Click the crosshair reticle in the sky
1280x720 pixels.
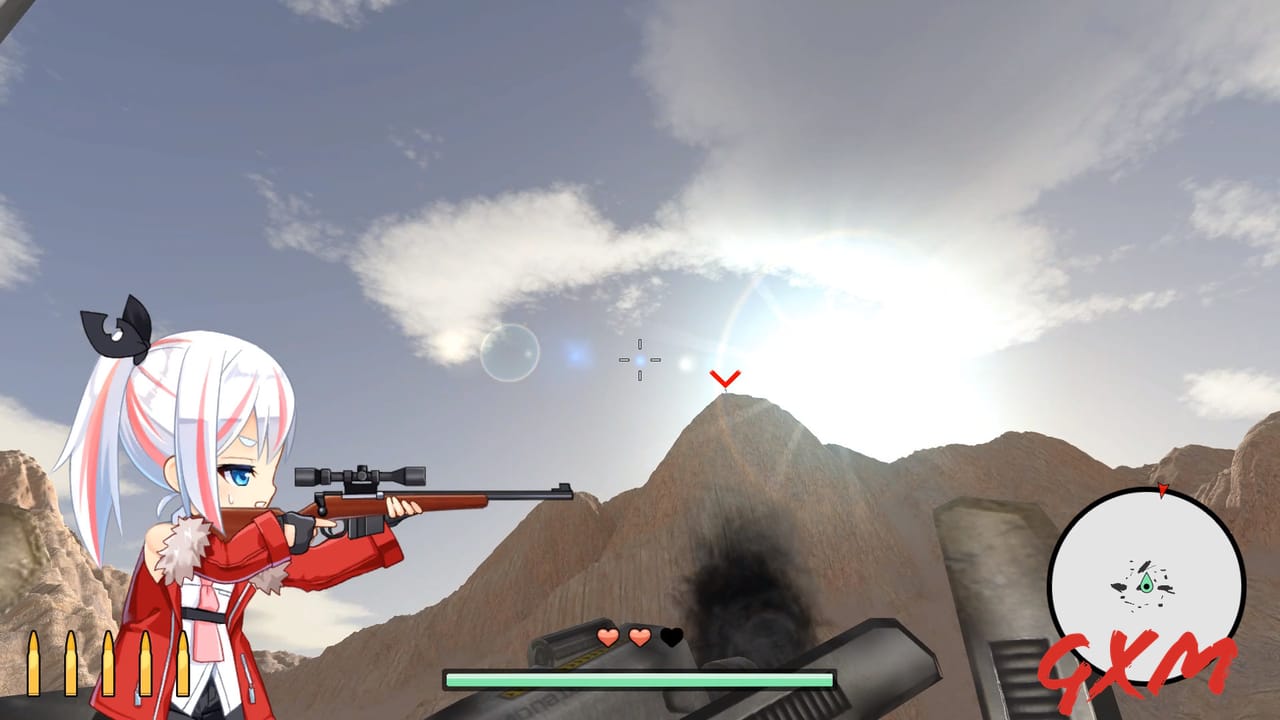pyautogui.click(x=641, y=359)
